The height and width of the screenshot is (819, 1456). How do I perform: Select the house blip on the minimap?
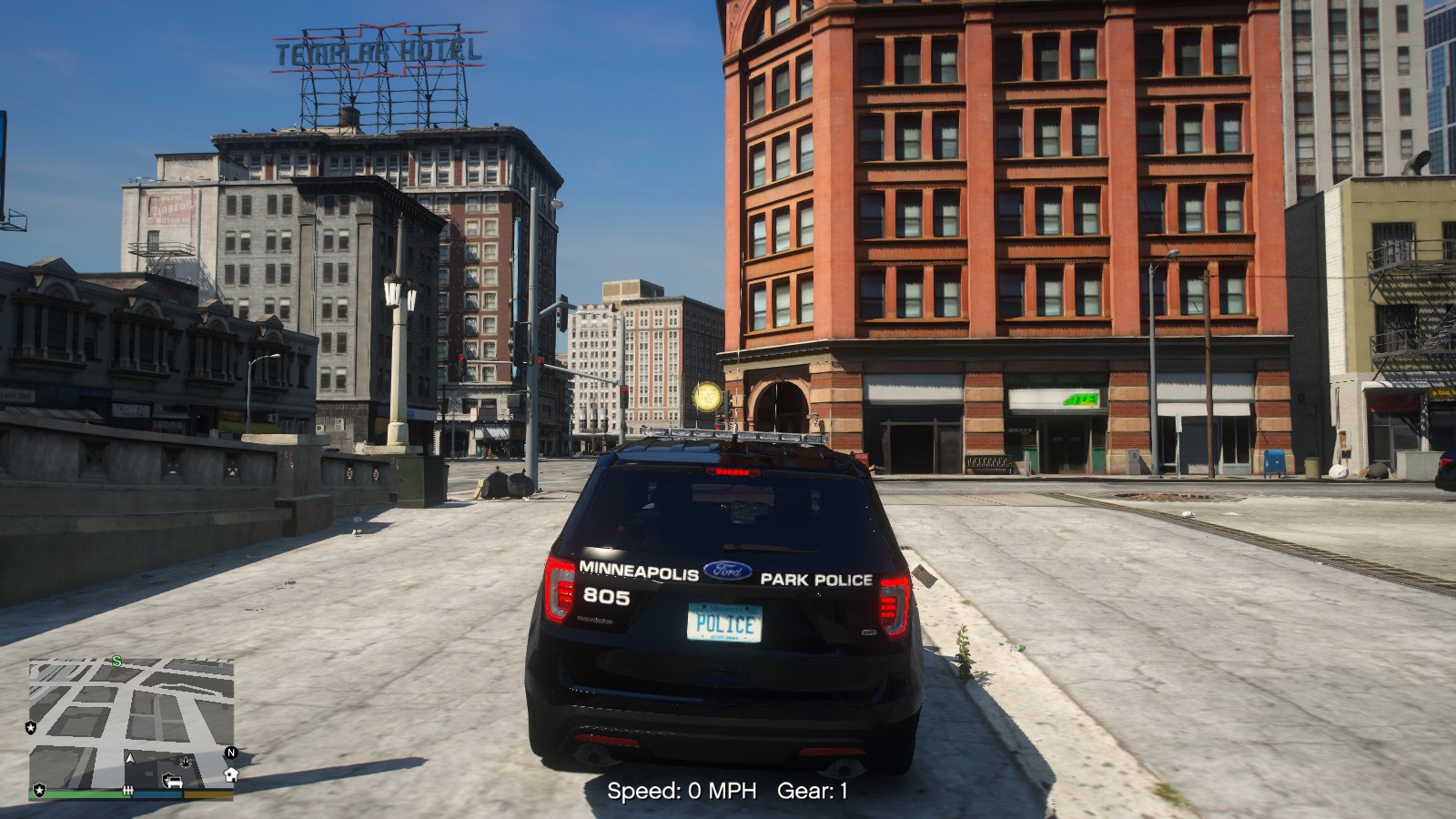click(231, 774)
